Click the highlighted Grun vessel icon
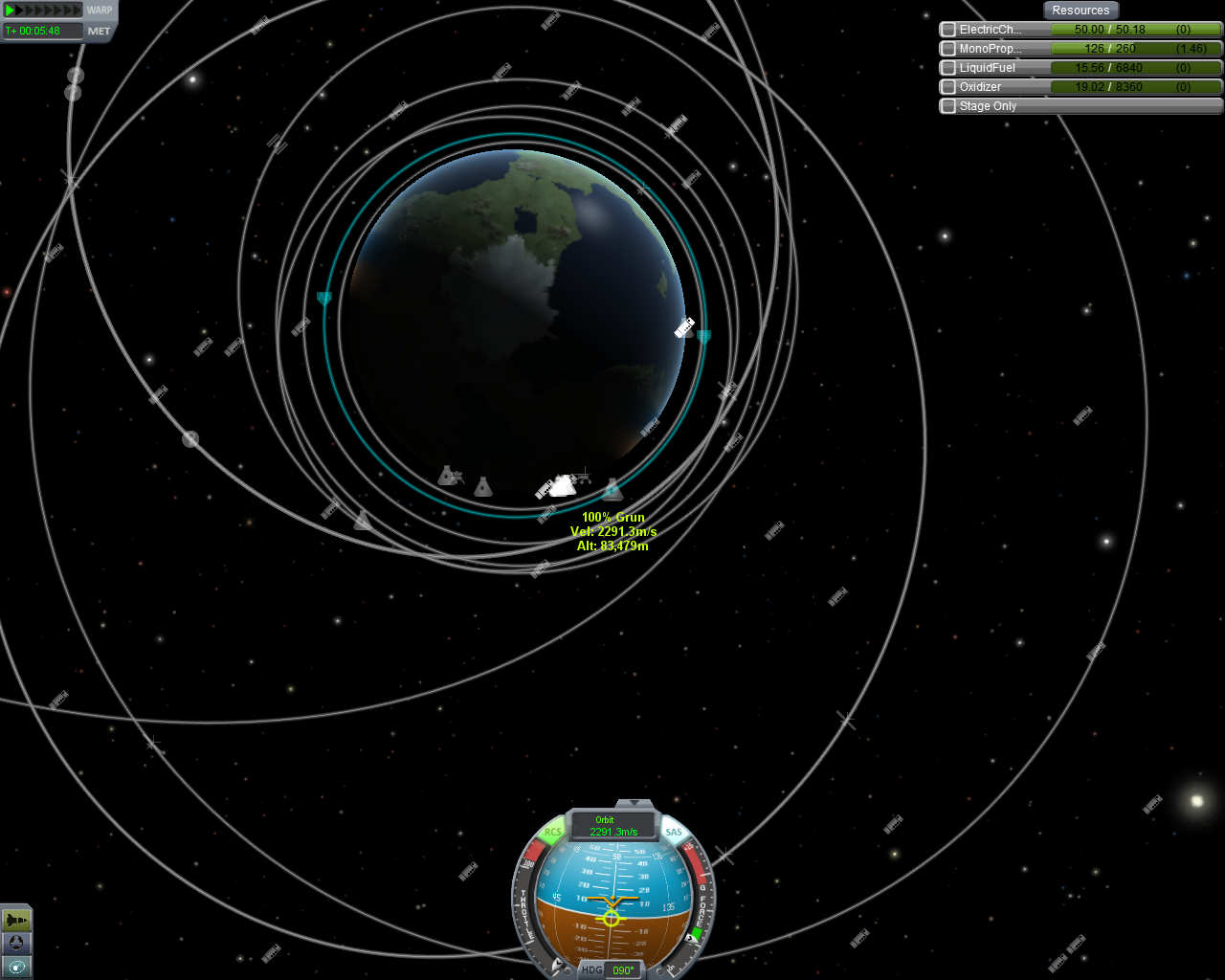 click(x=562, y=487)
